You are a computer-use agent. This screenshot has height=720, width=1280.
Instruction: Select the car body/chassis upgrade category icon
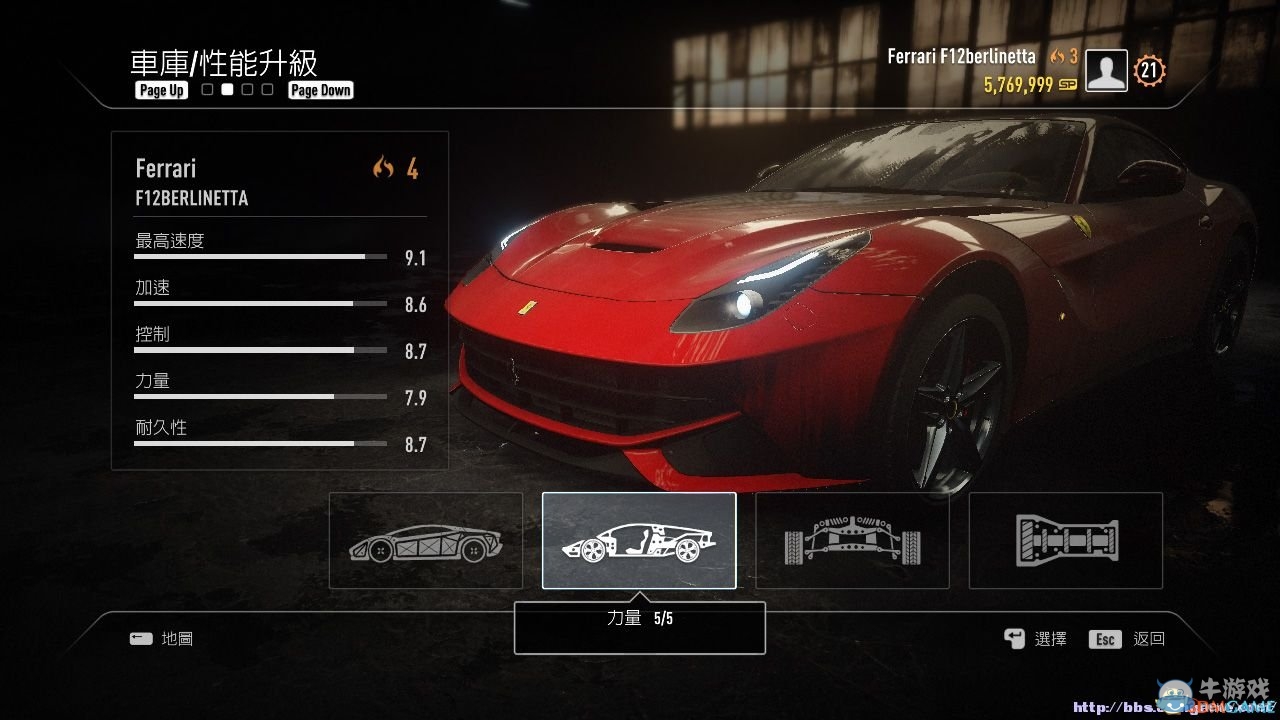(x=425, y=540)
